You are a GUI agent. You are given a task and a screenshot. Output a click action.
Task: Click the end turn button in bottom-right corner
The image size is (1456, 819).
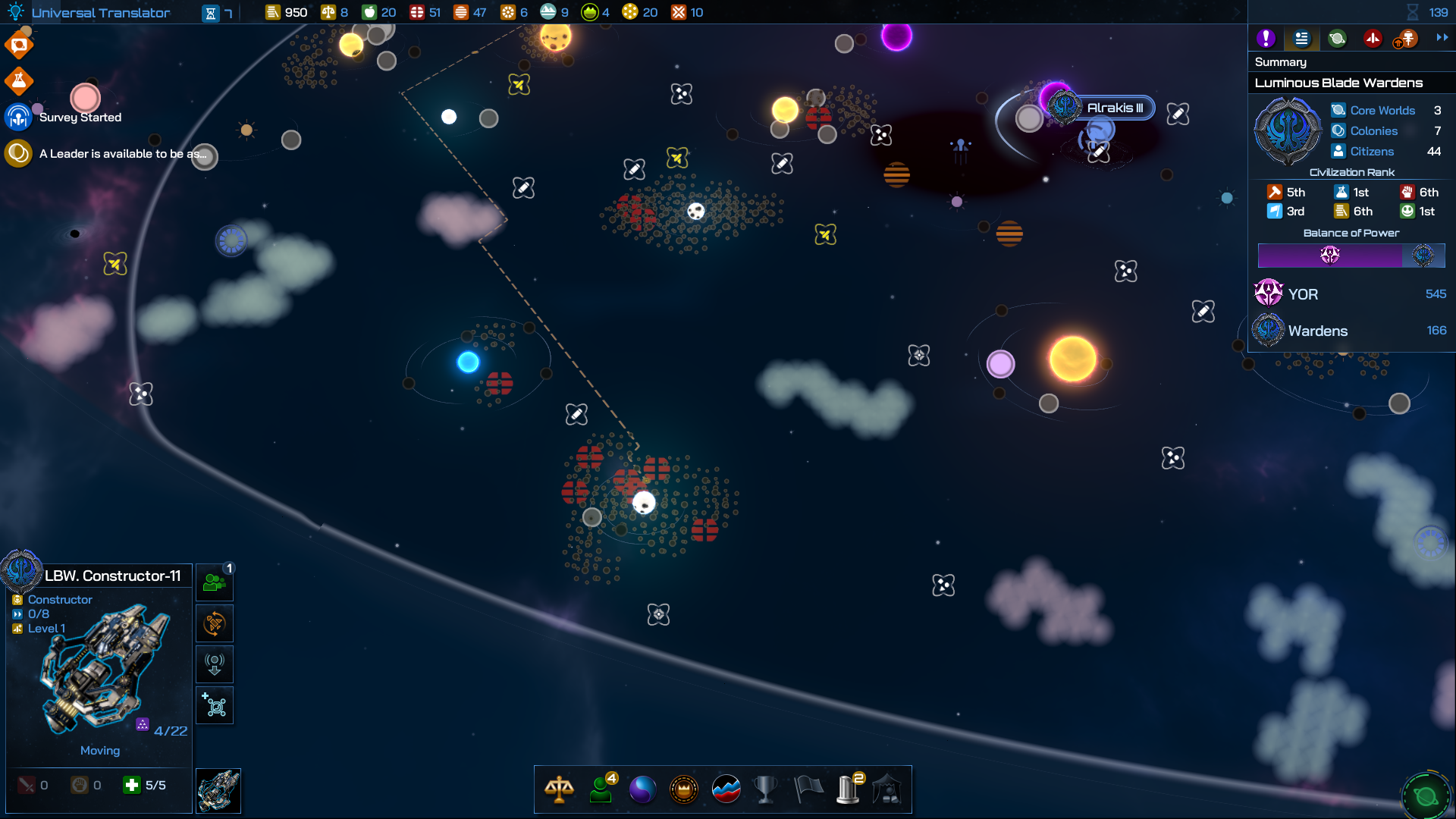(1426, 796)
